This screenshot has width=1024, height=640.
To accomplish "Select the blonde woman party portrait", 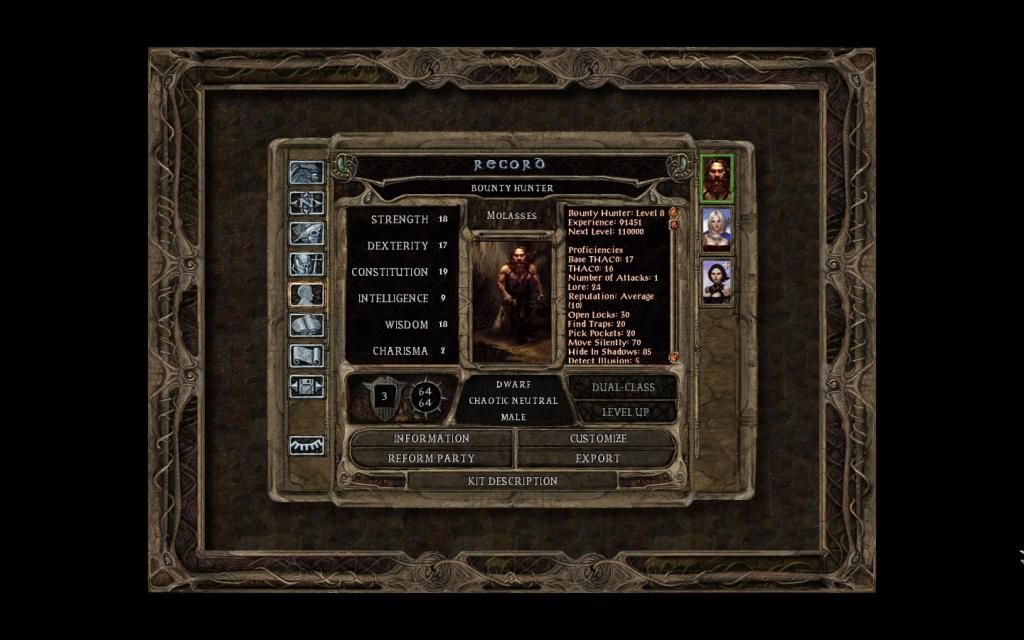I will point(716,229).
